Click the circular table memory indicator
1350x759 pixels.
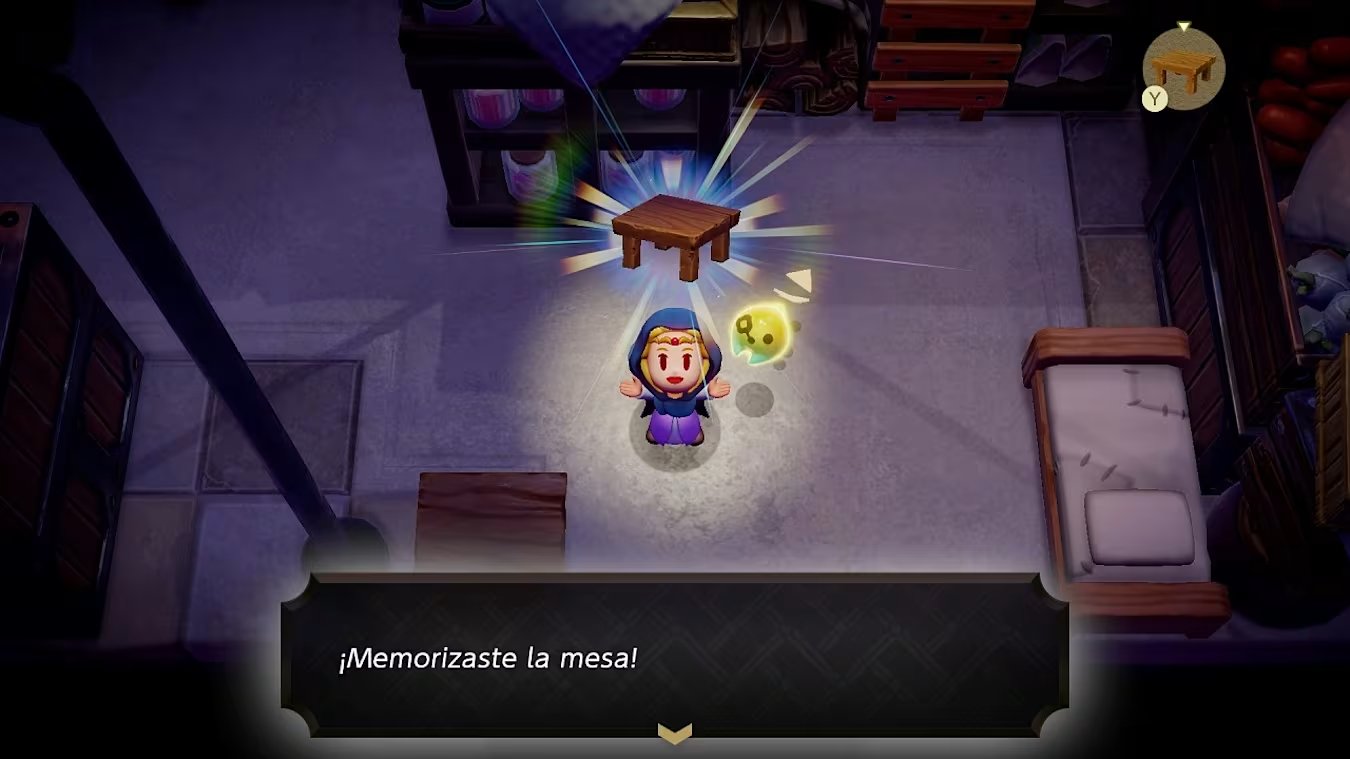(1185, 68)
